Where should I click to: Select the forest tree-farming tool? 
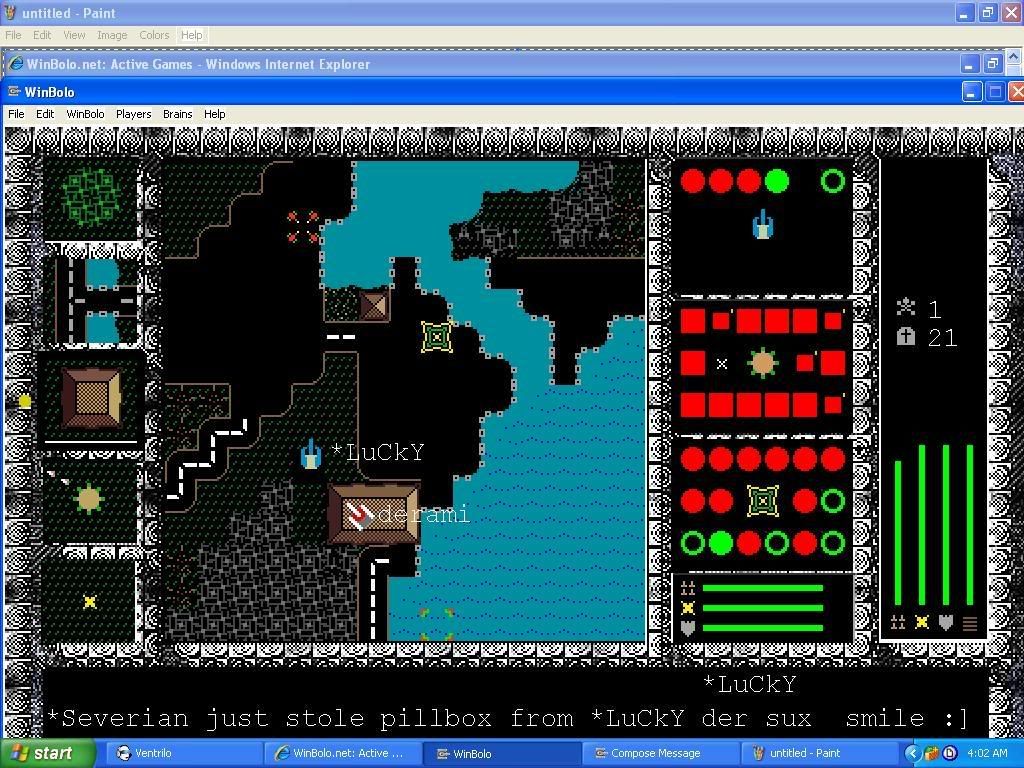(92, 197)
